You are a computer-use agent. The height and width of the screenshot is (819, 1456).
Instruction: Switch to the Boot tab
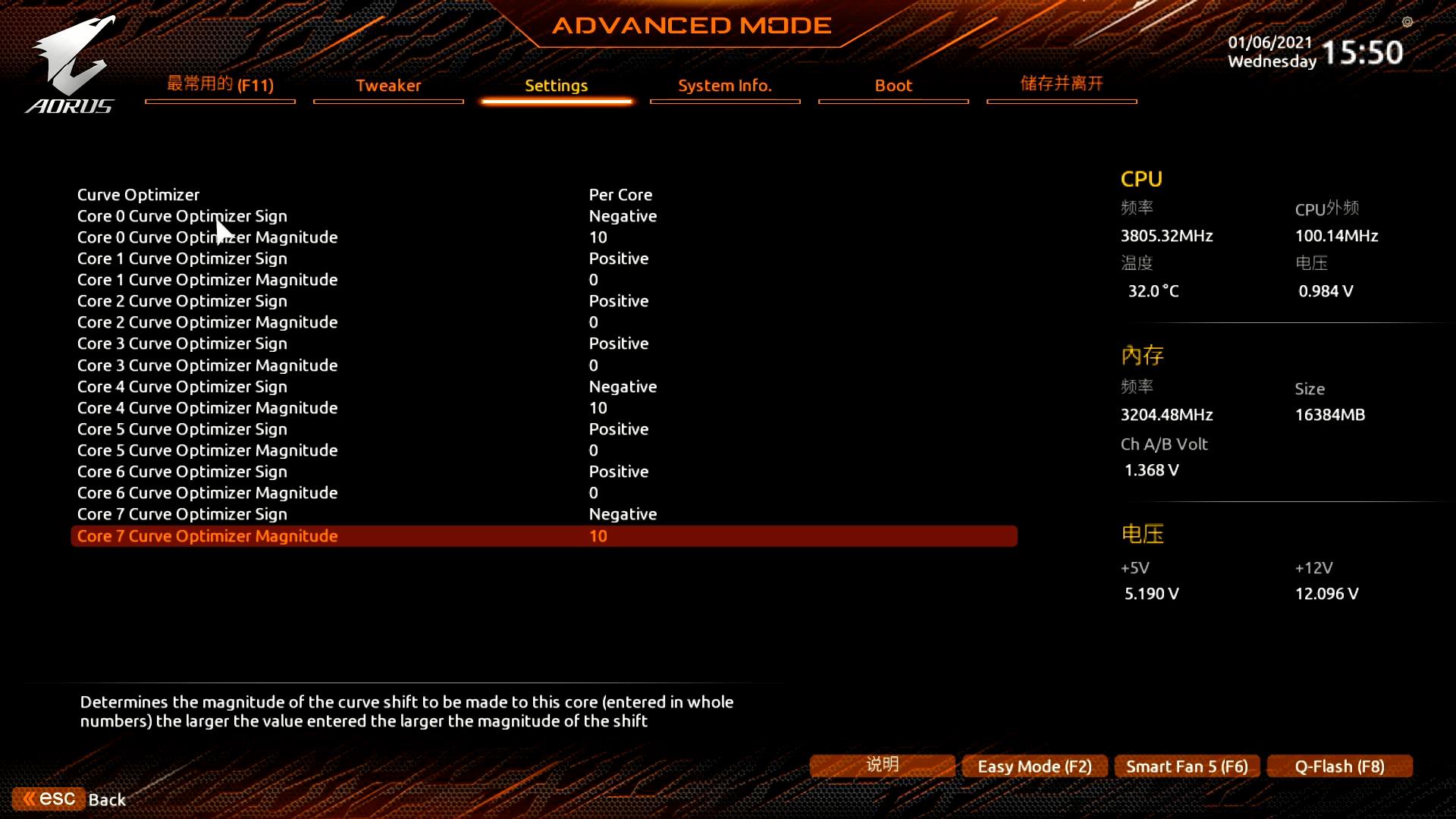click(893, 86)
